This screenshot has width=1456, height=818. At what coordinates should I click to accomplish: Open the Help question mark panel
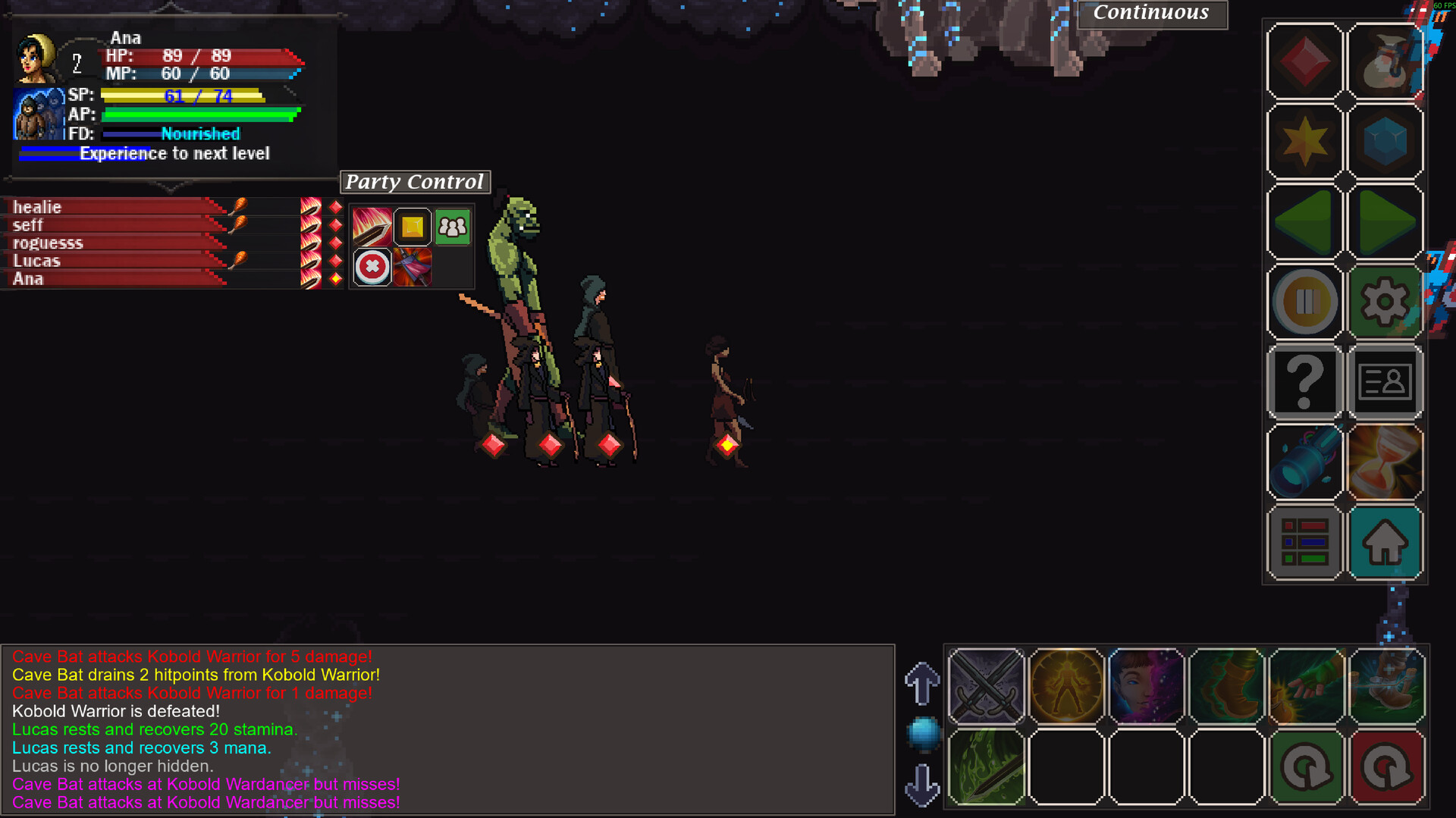click(1304, 381)
